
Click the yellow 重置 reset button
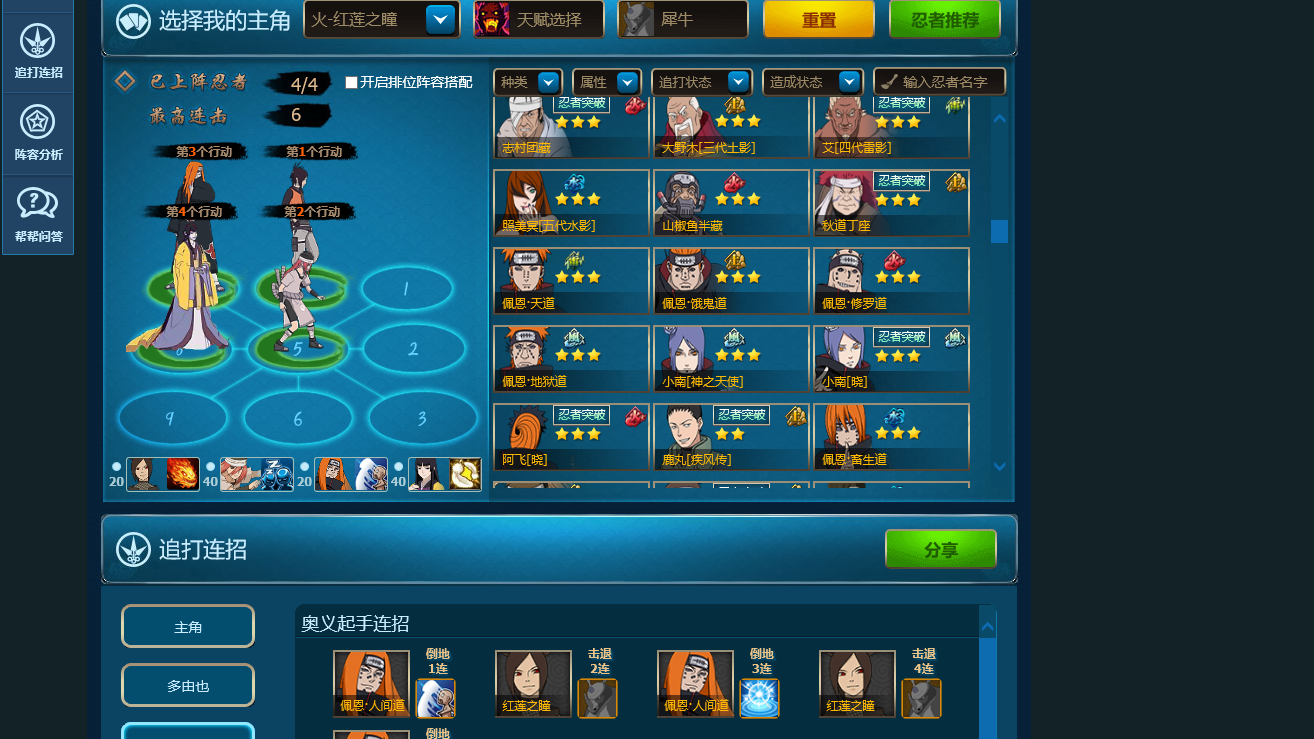click(818, 19)
